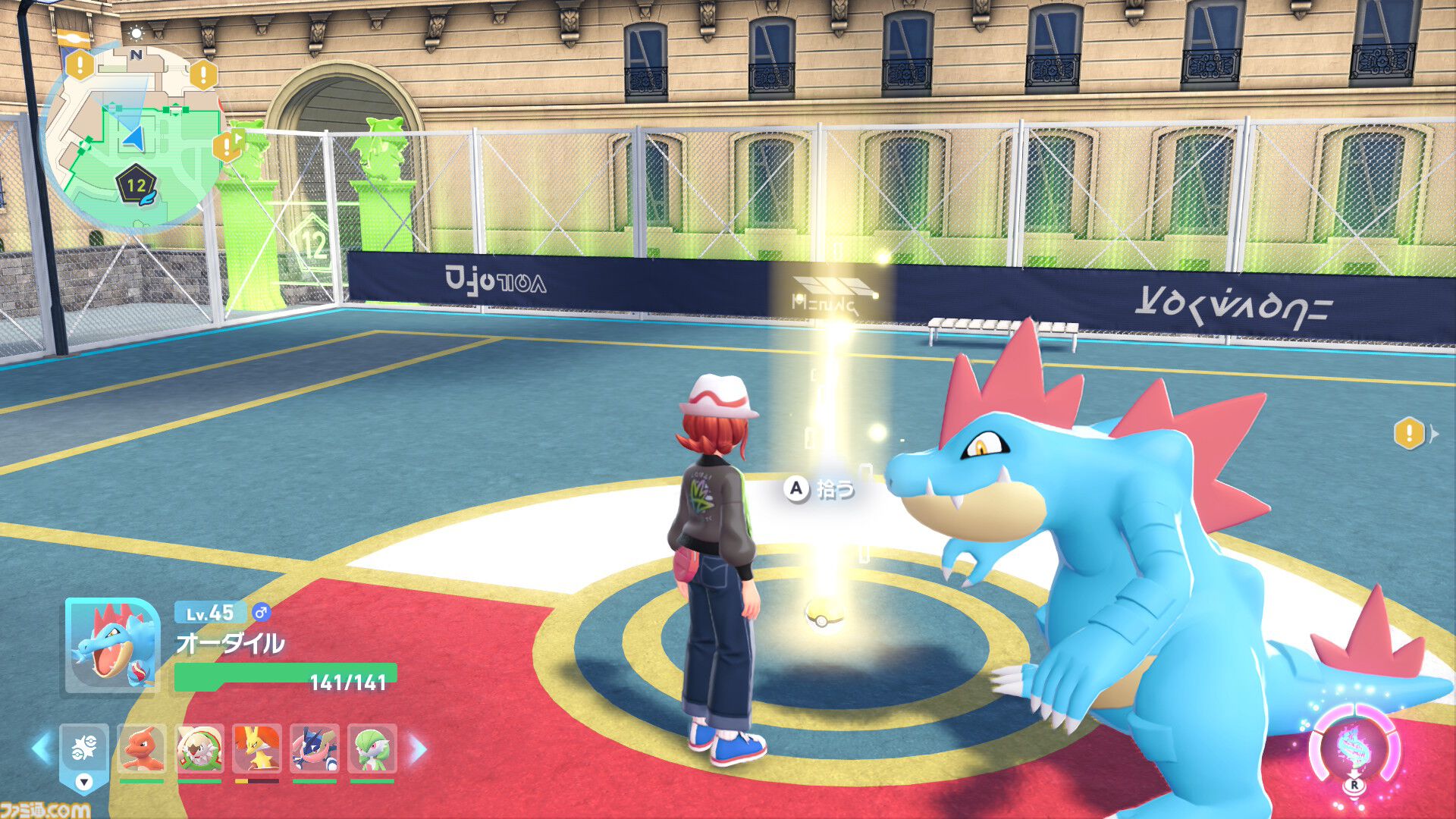Select the active Feraligatr portrait

[x=112, y=646]
